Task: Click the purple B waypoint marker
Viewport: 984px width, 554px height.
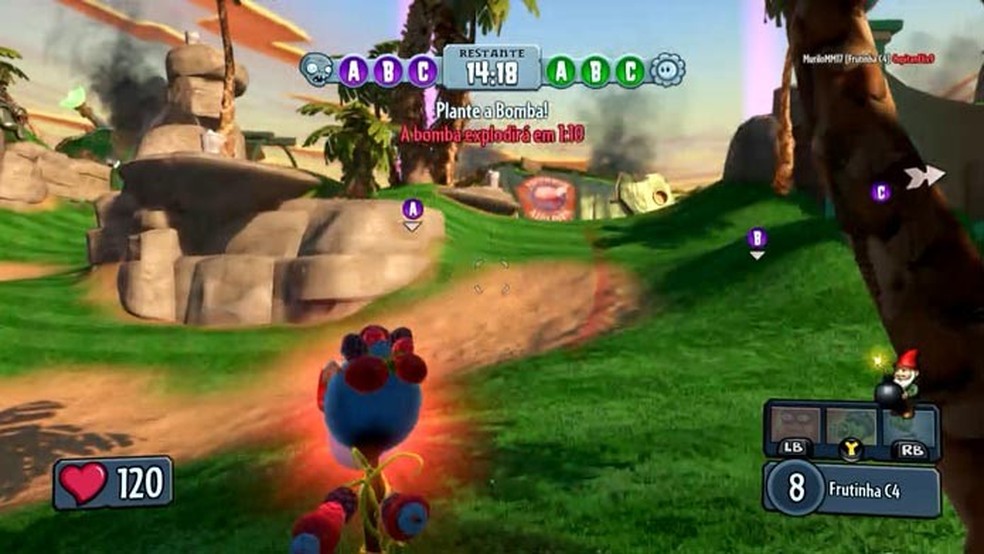Action: [x=757, y=238]
